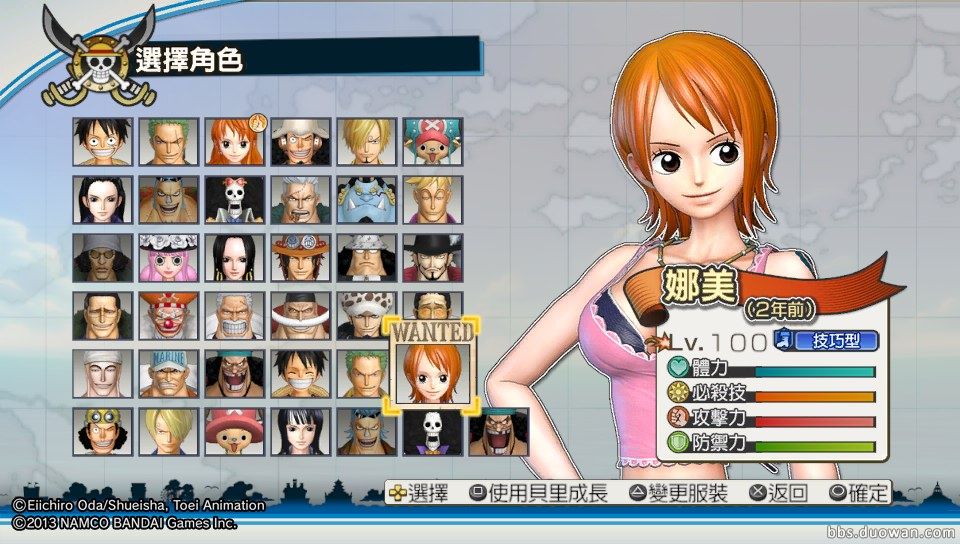Choose Ace in the orange hat
Screen dimensions: 960x544
(299, 258)
